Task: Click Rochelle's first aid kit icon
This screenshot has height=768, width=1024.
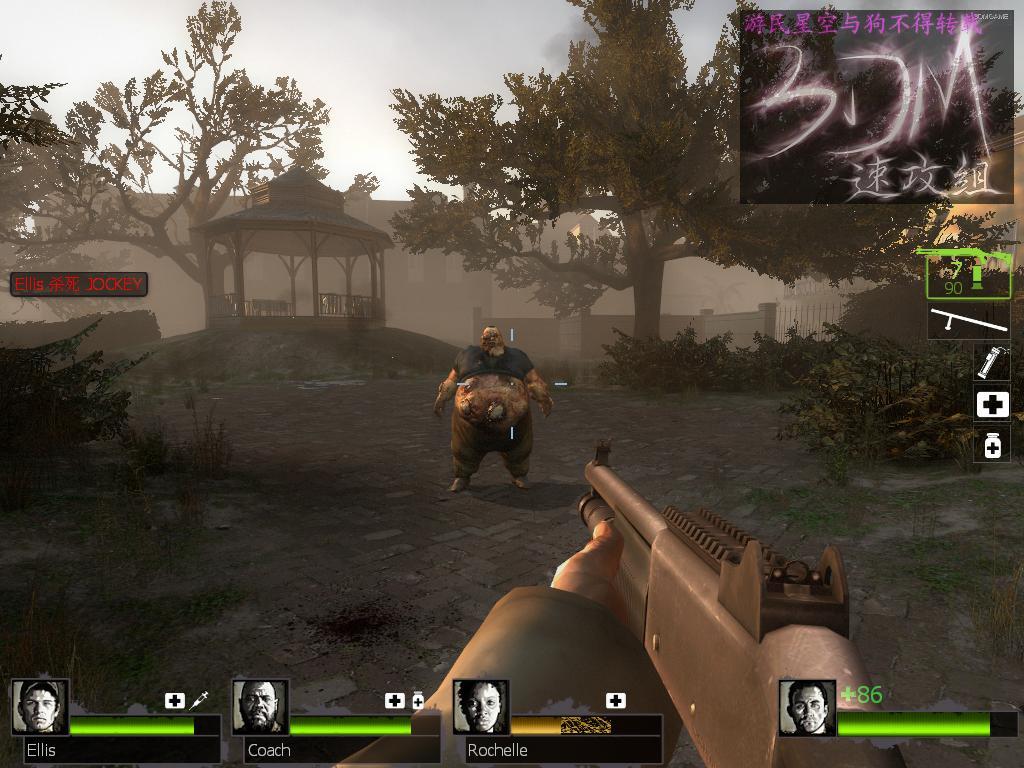Action: [x=616, y=700]
